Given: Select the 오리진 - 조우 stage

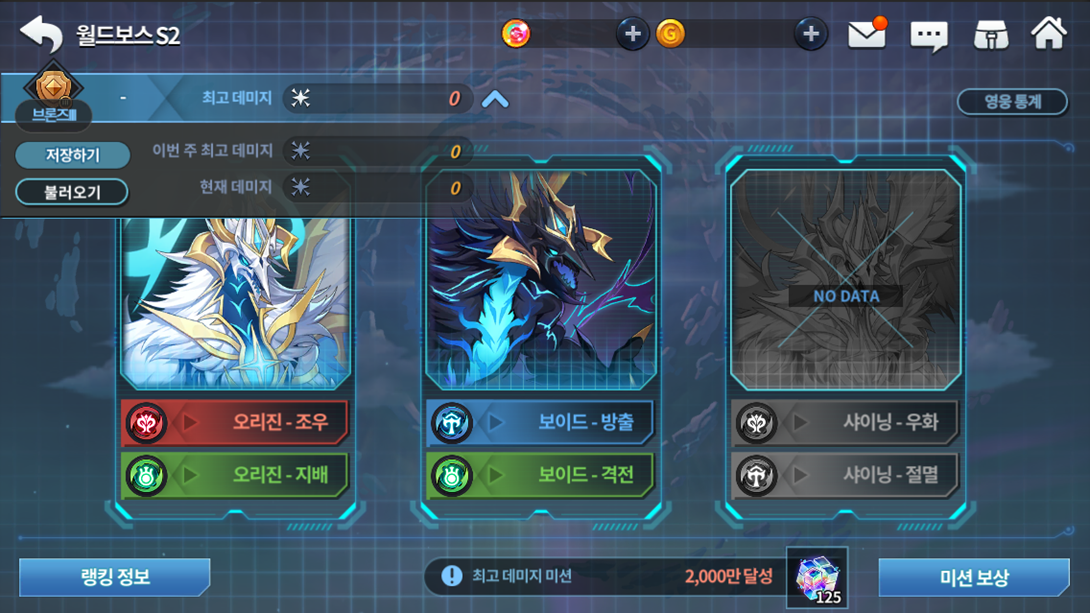Looking at the screenshot, I should (x=236, y=422).
